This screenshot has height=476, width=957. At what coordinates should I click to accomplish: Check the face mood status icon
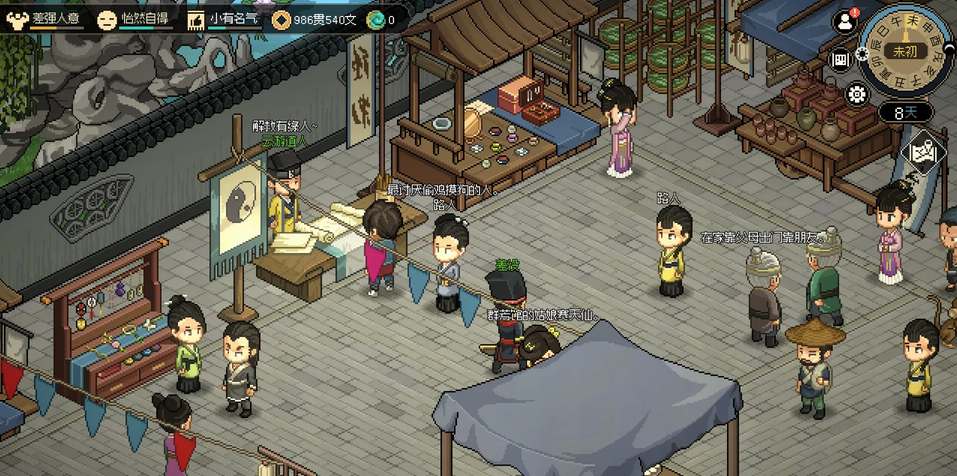106,19
